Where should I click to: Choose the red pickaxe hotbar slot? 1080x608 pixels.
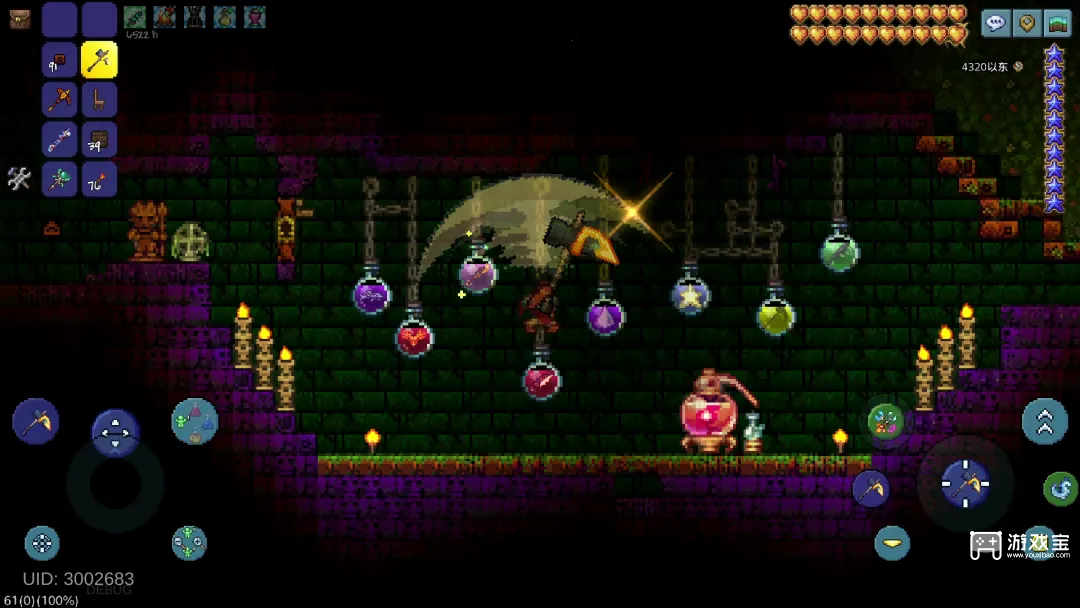(x=60, y=100)
